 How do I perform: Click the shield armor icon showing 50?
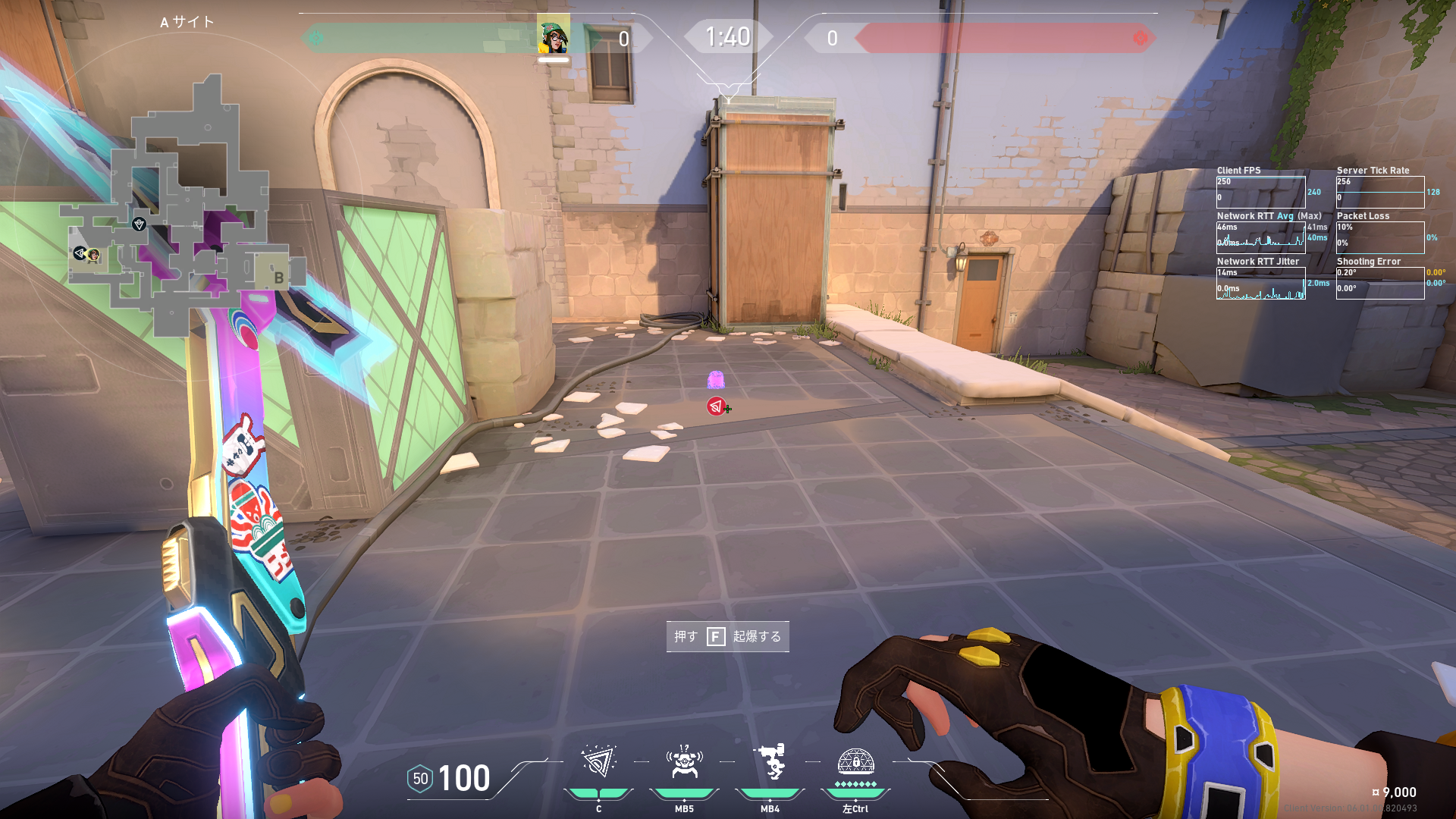coord(420,779)
